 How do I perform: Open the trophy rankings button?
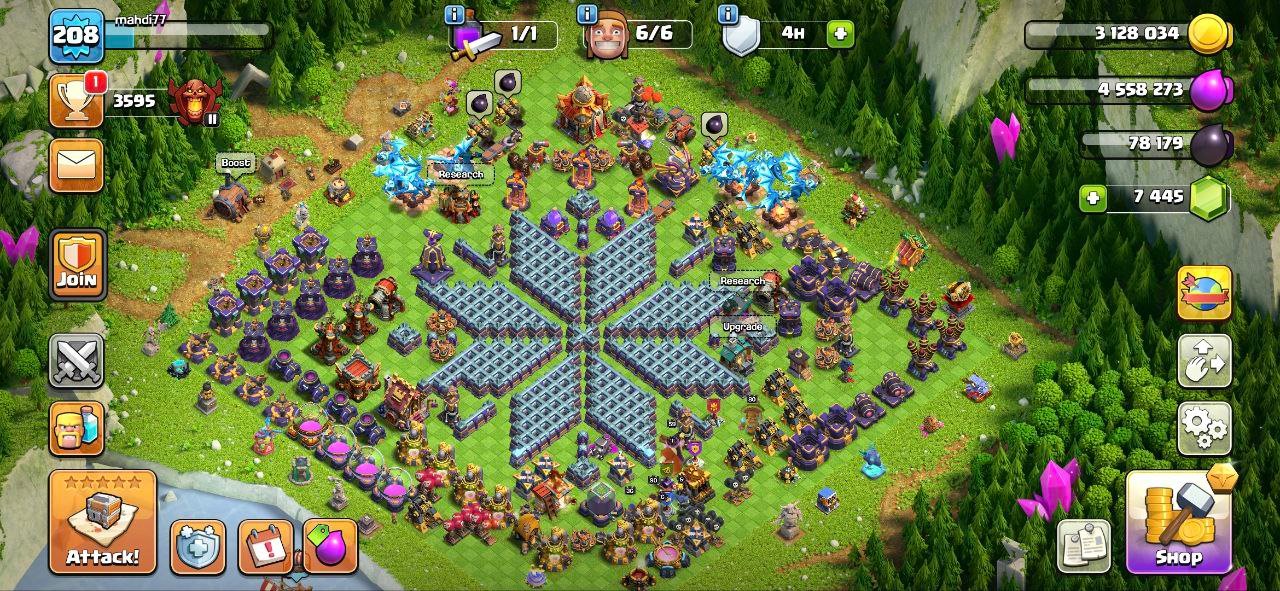[x=77, y=101]
